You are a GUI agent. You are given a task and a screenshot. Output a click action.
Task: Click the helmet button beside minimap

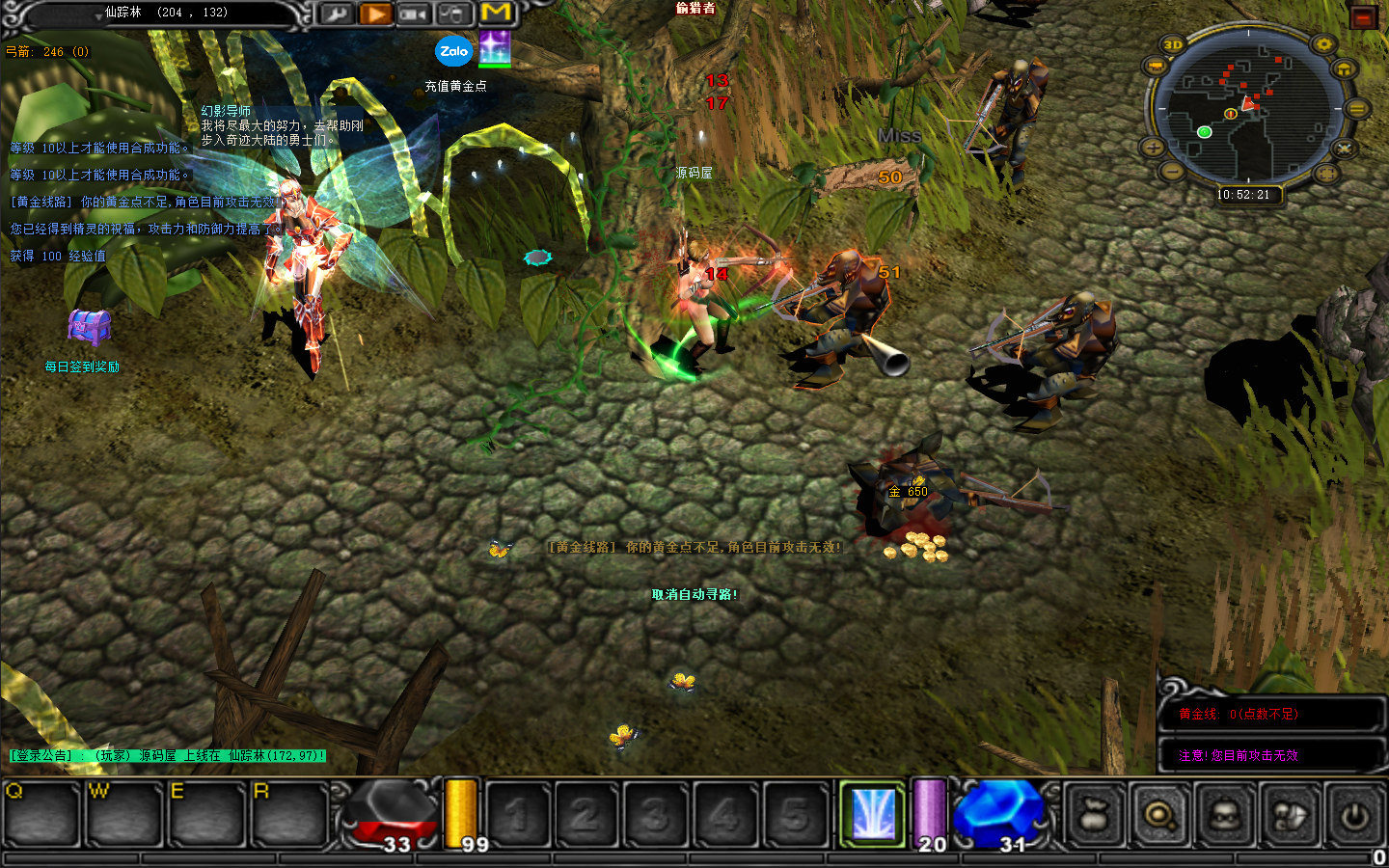[1344, 69]
